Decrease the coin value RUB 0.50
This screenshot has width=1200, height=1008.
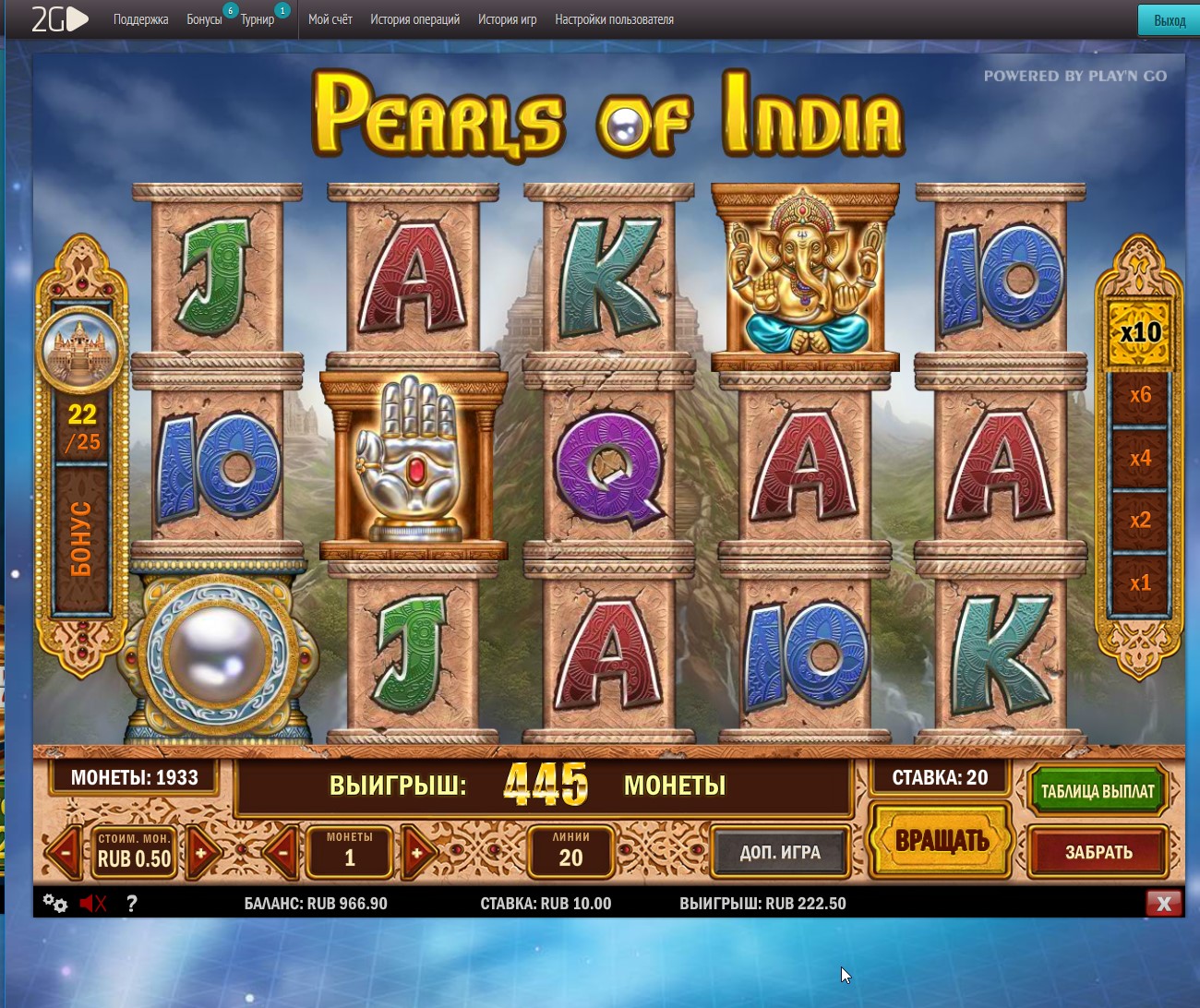[x=66, y=852]
